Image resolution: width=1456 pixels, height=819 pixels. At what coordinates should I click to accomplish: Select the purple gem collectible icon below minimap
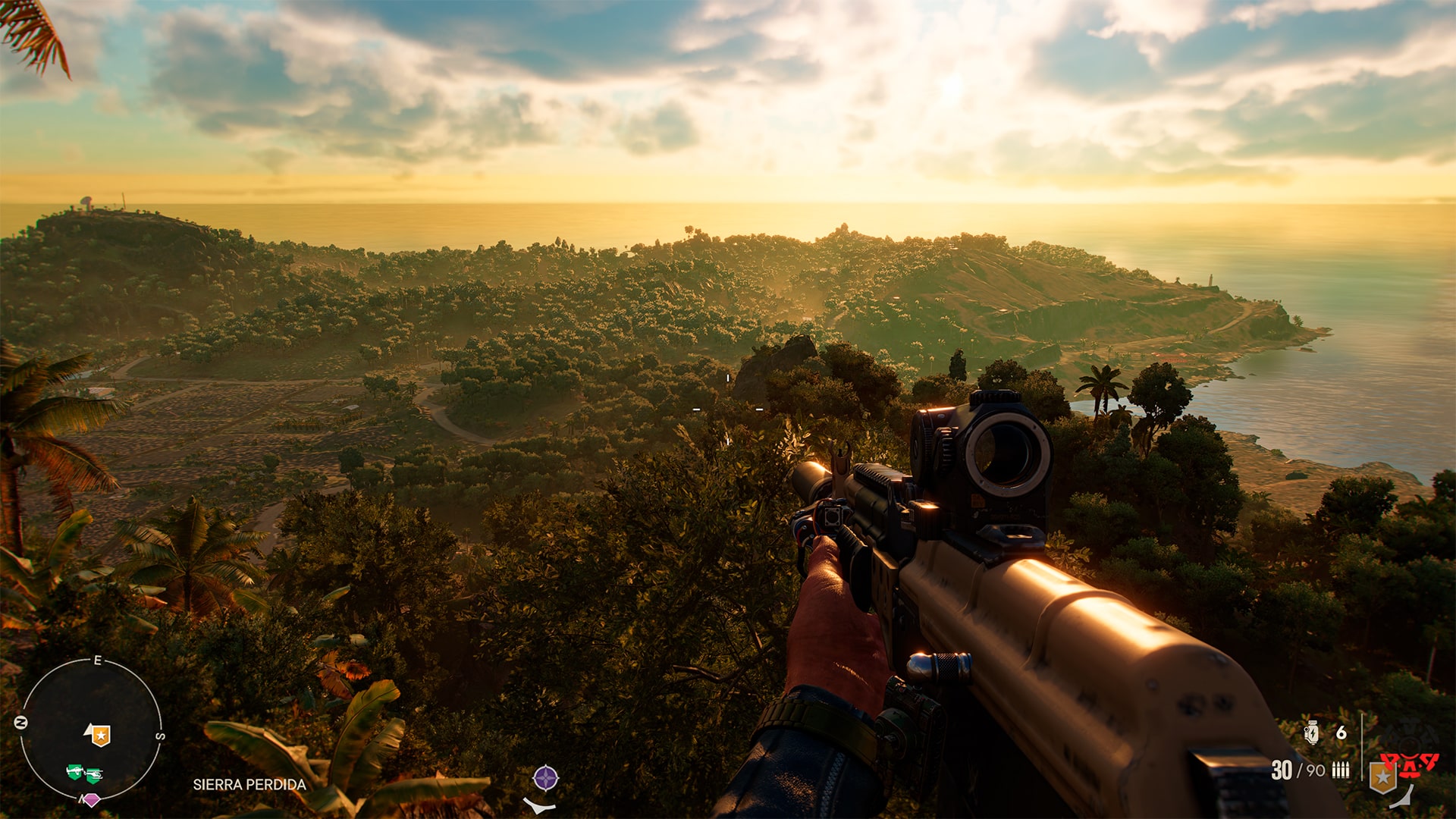92,800
